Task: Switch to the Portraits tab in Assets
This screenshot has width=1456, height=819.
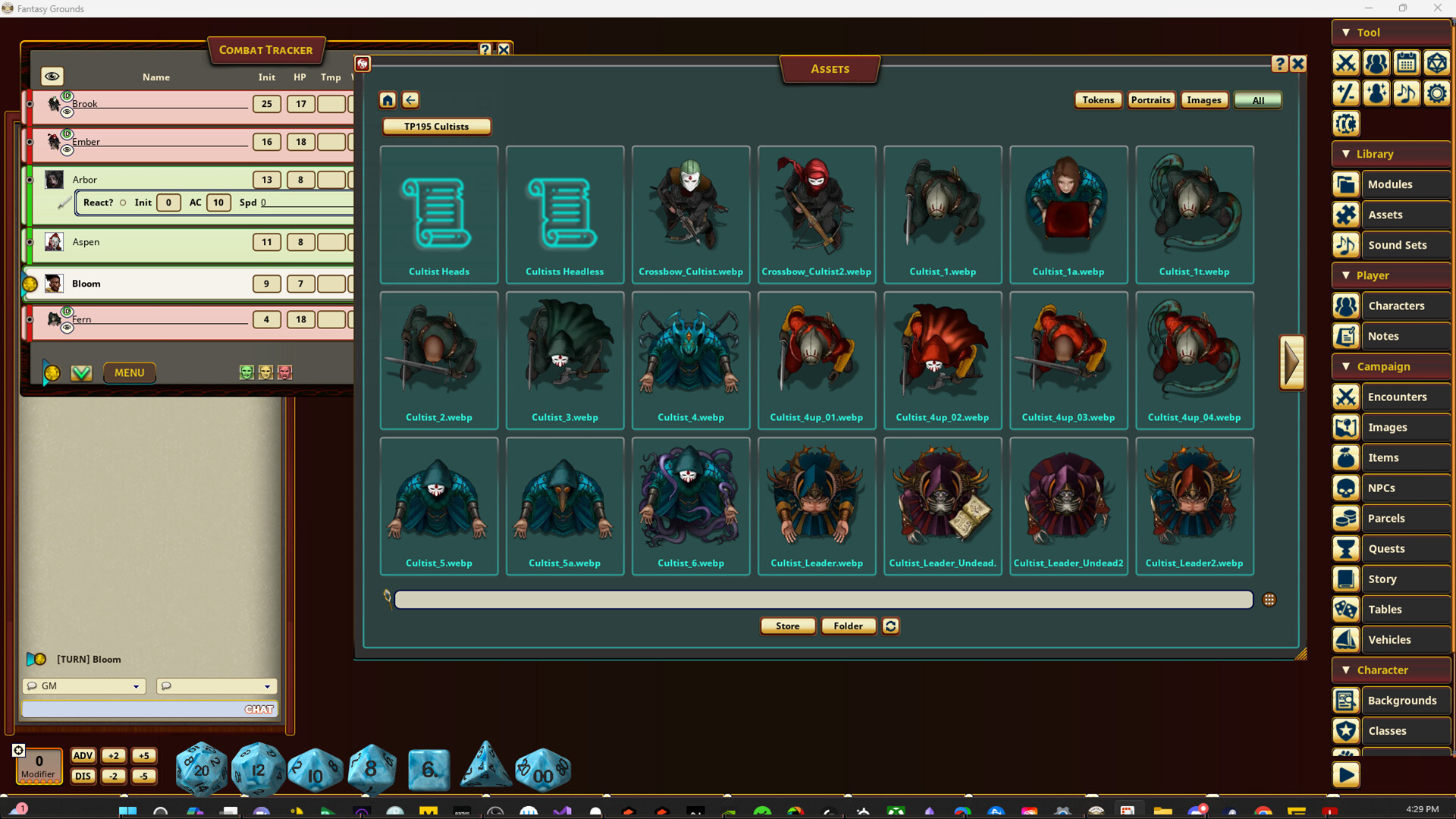Action: [x=1150, y=99]
